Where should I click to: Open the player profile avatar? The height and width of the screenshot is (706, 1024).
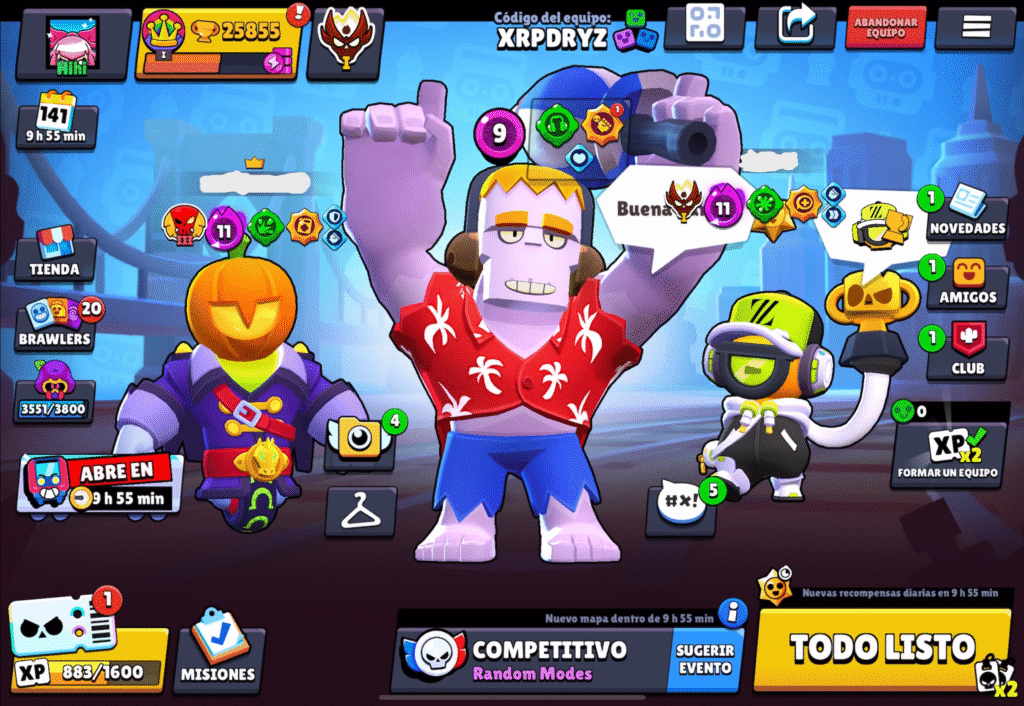pyautogui.click(x=73, y=44)
